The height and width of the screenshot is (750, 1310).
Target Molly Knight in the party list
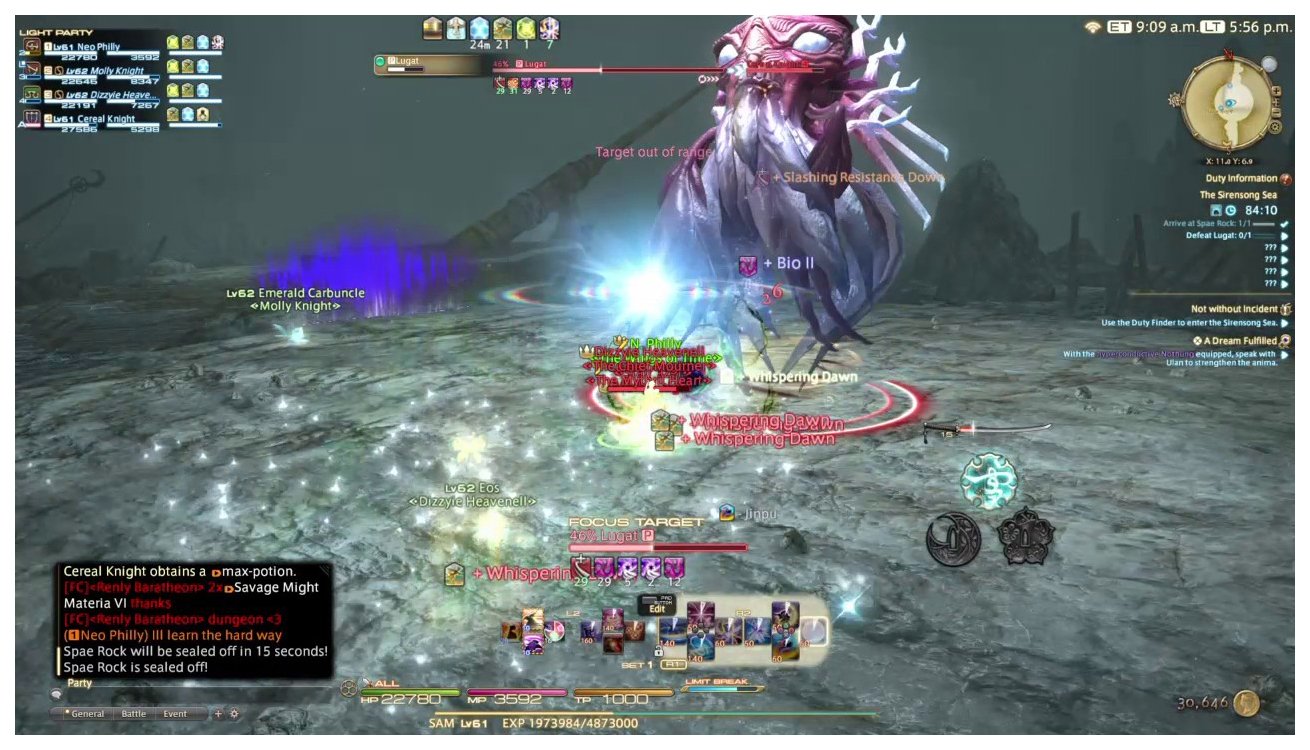[105, 71]
